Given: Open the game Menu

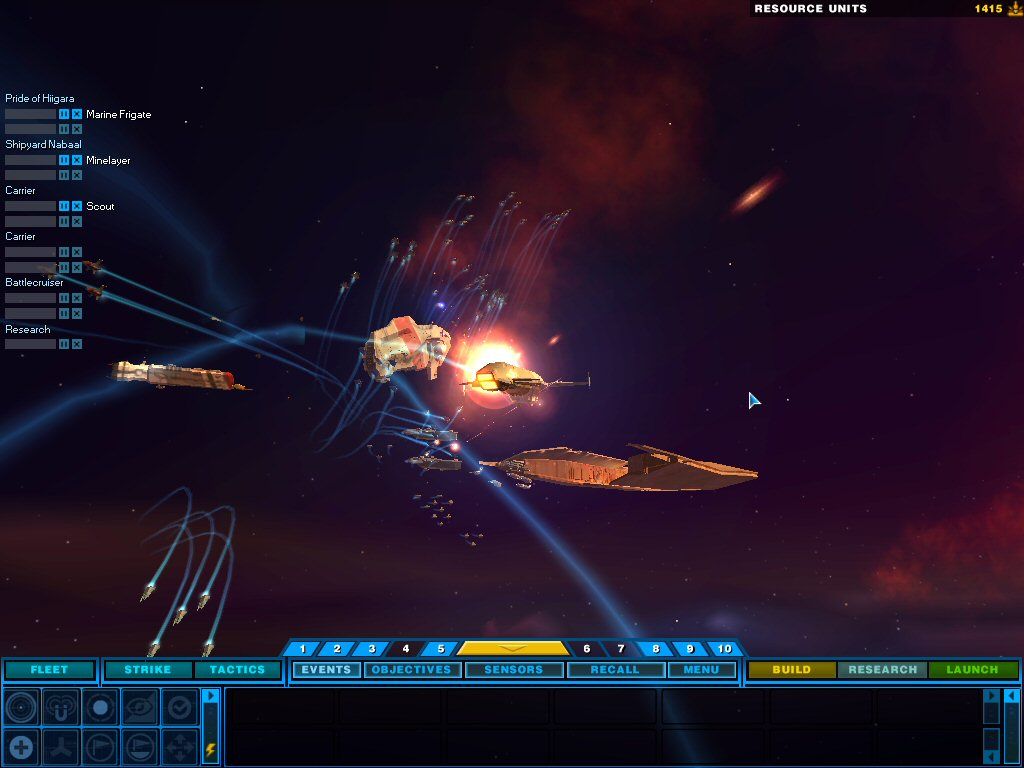Looking at the screenshot, I should pyautogui.click(x=701, y=670).
